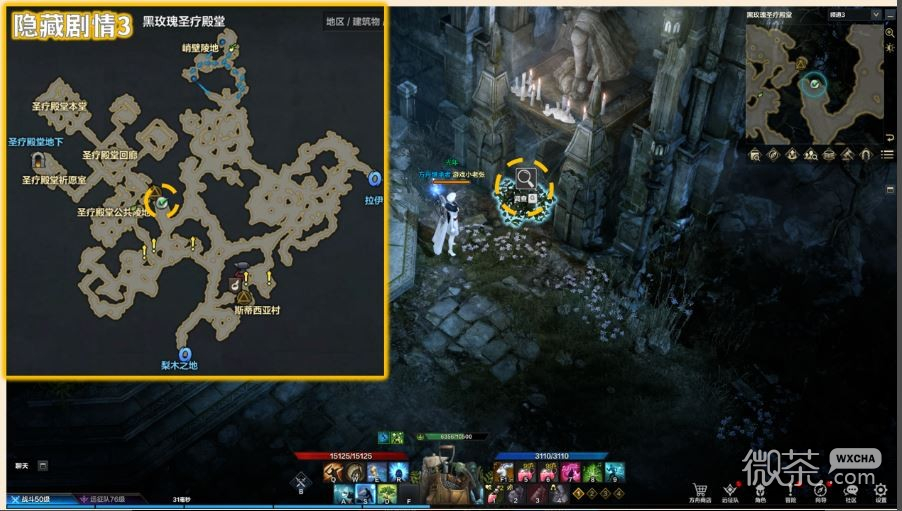Open the 聊天 chat panel toggle
The width and height of the screenshot is (902, 511).
click(x=43, y=465)
